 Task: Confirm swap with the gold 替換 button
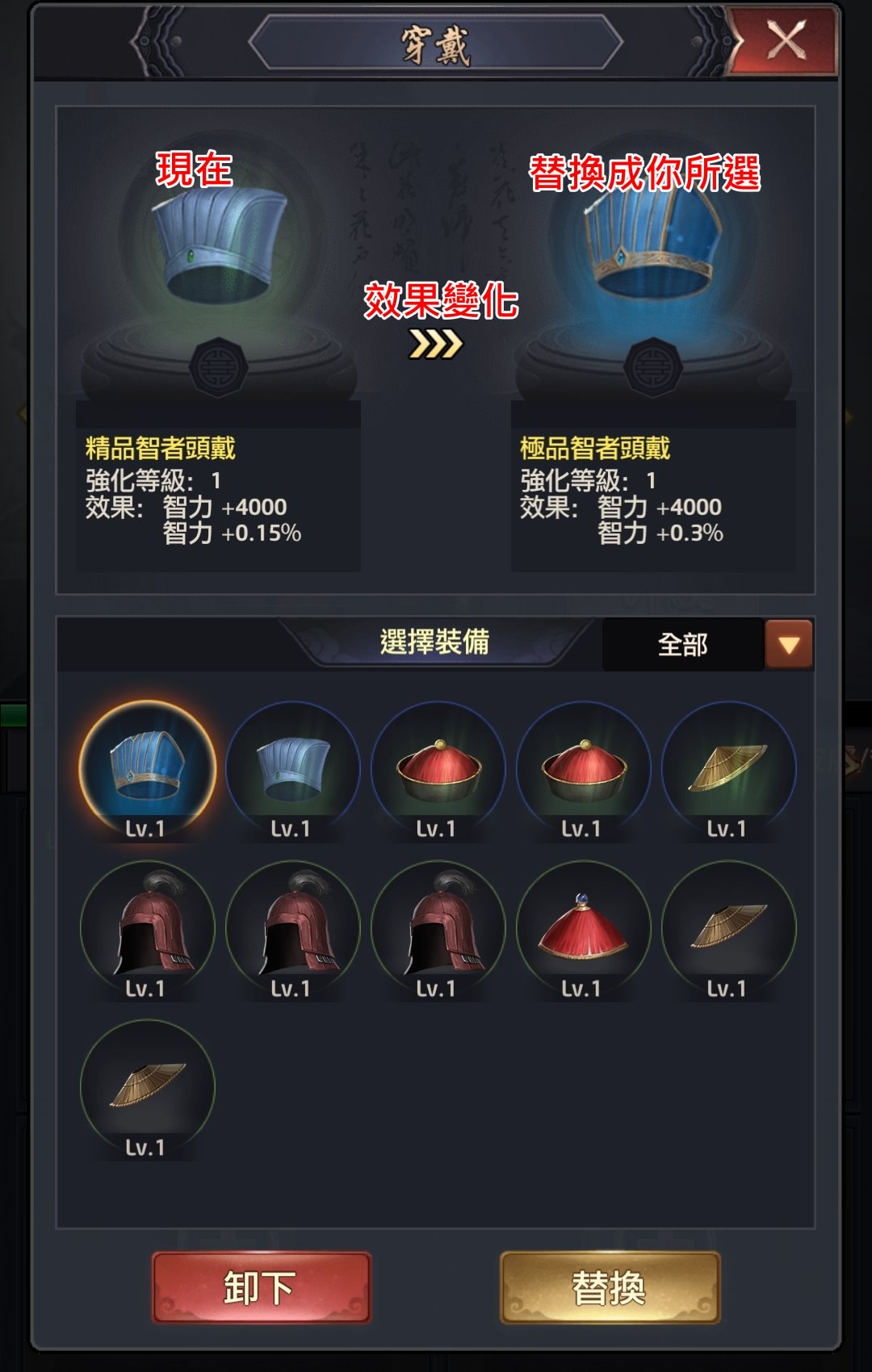pos(610,1287)
